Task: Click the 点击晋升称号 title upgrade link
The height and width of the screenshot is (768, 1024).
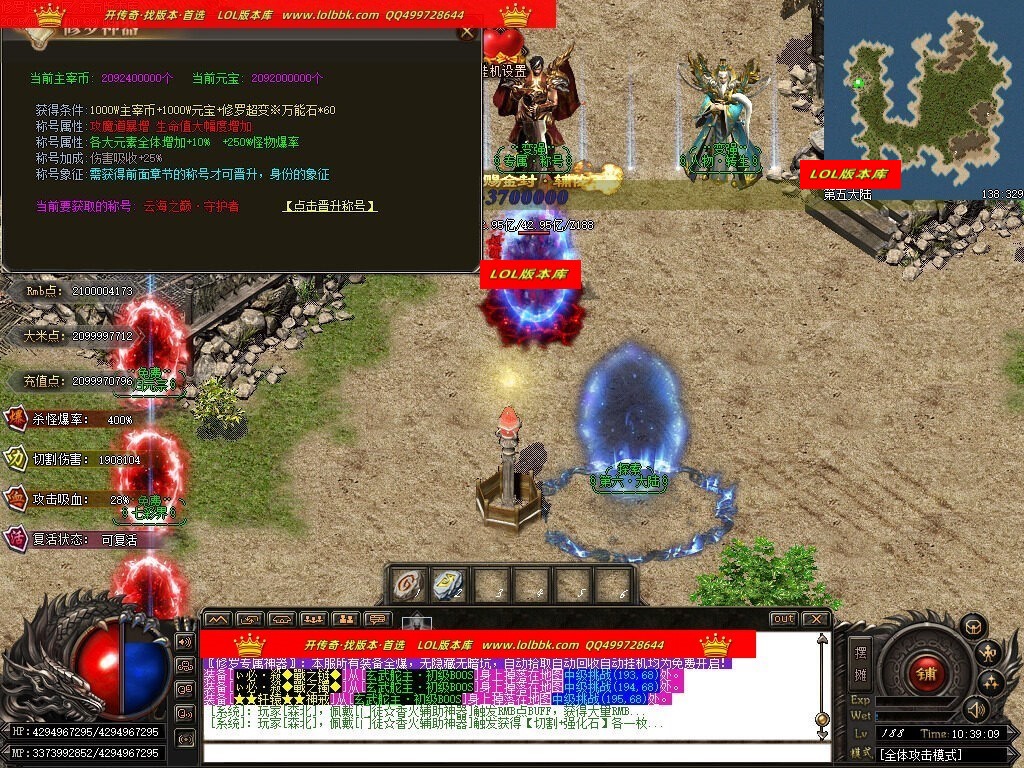Action: tap(330, 206)
